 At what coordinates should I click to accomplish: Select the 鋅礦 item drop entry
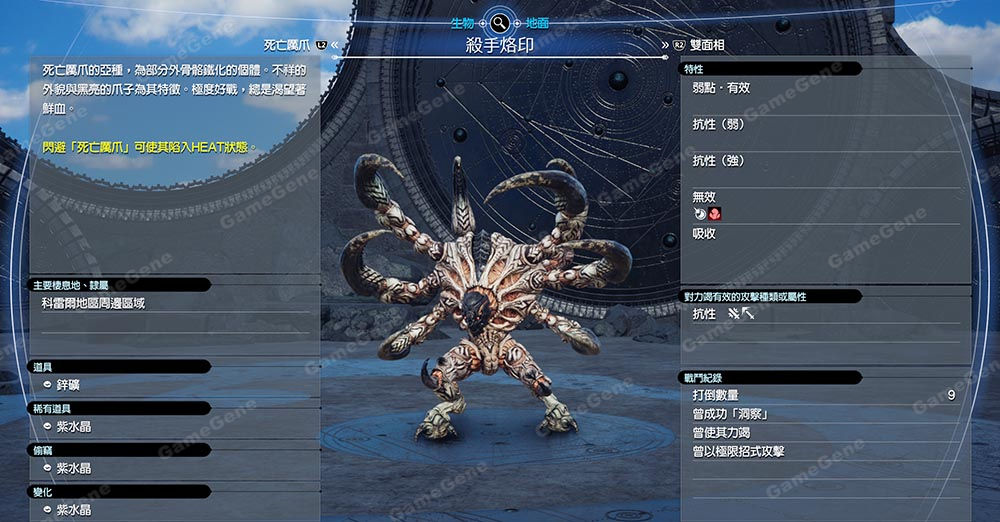(x=67, y=385)
